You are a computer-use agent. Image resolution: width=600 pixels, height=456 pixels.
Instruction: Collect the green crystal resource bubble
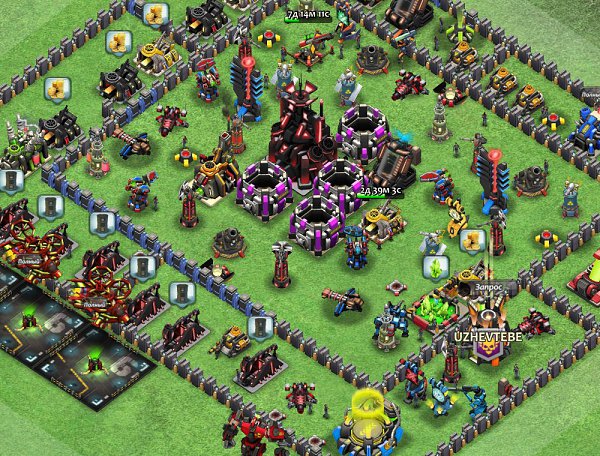coord(436,267)
